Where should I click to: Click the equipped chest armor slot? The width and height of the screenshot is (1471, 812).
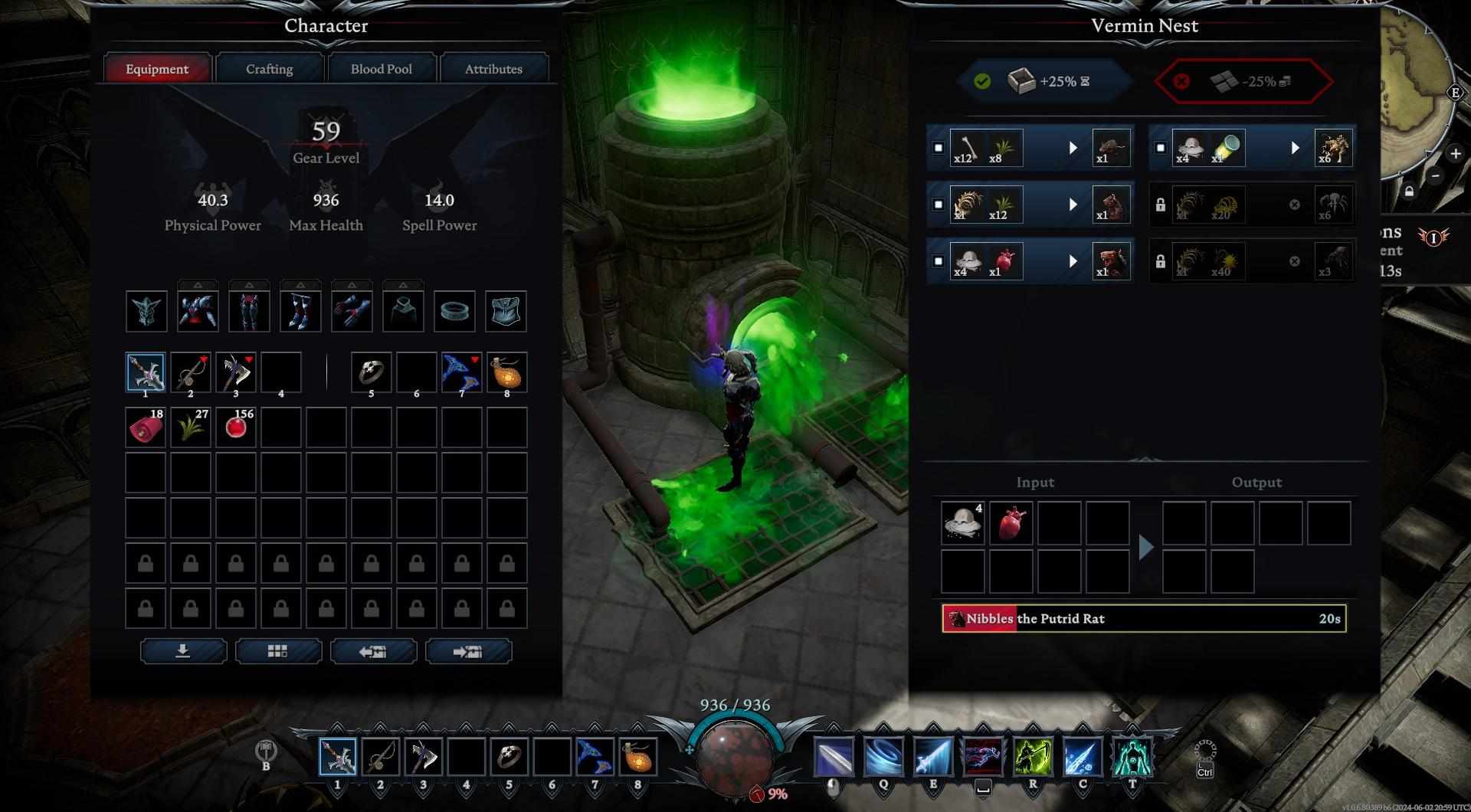coord(198,311)
